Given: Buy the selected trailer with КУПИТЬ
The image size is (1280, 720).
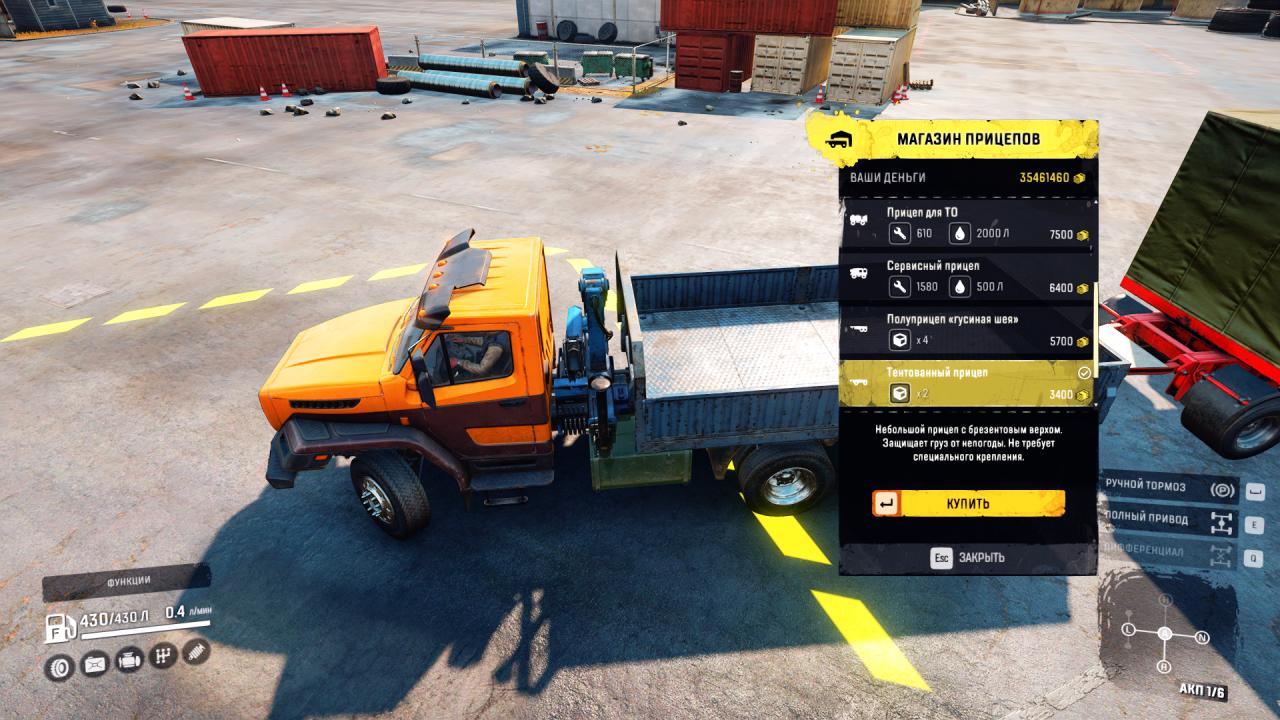Looking at the screenshot, I should click(x=968, y=503).
